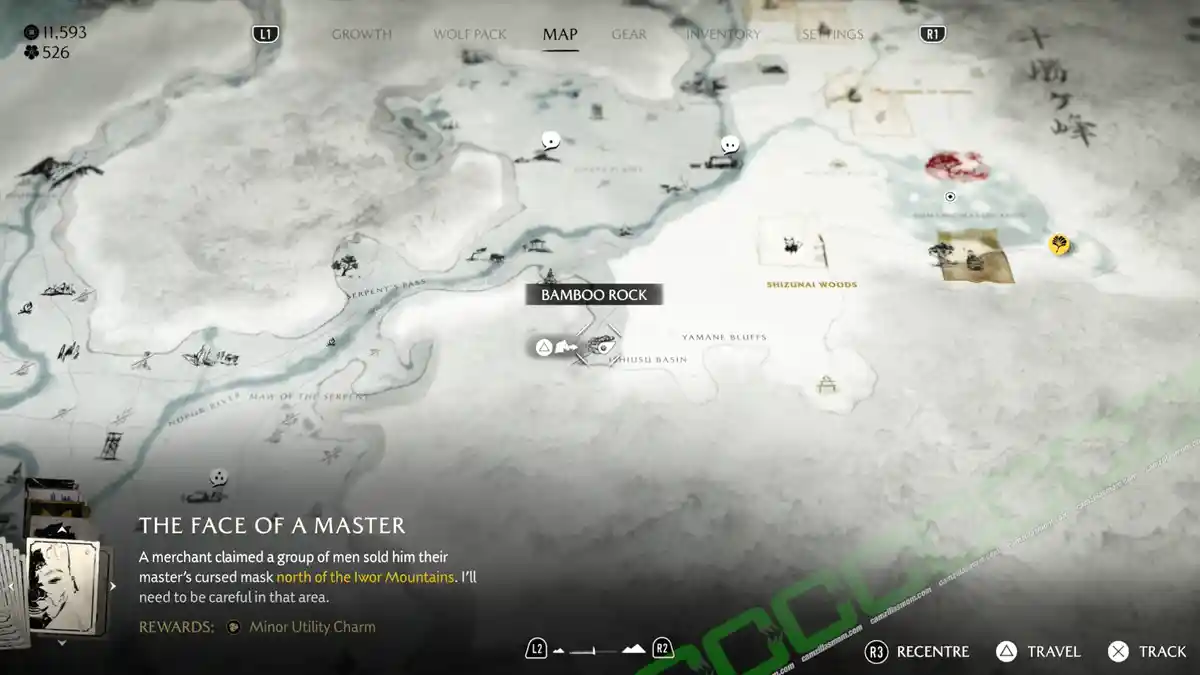Switch to the Growth tab
This screenshot has height=675, width=1200.
361,34
